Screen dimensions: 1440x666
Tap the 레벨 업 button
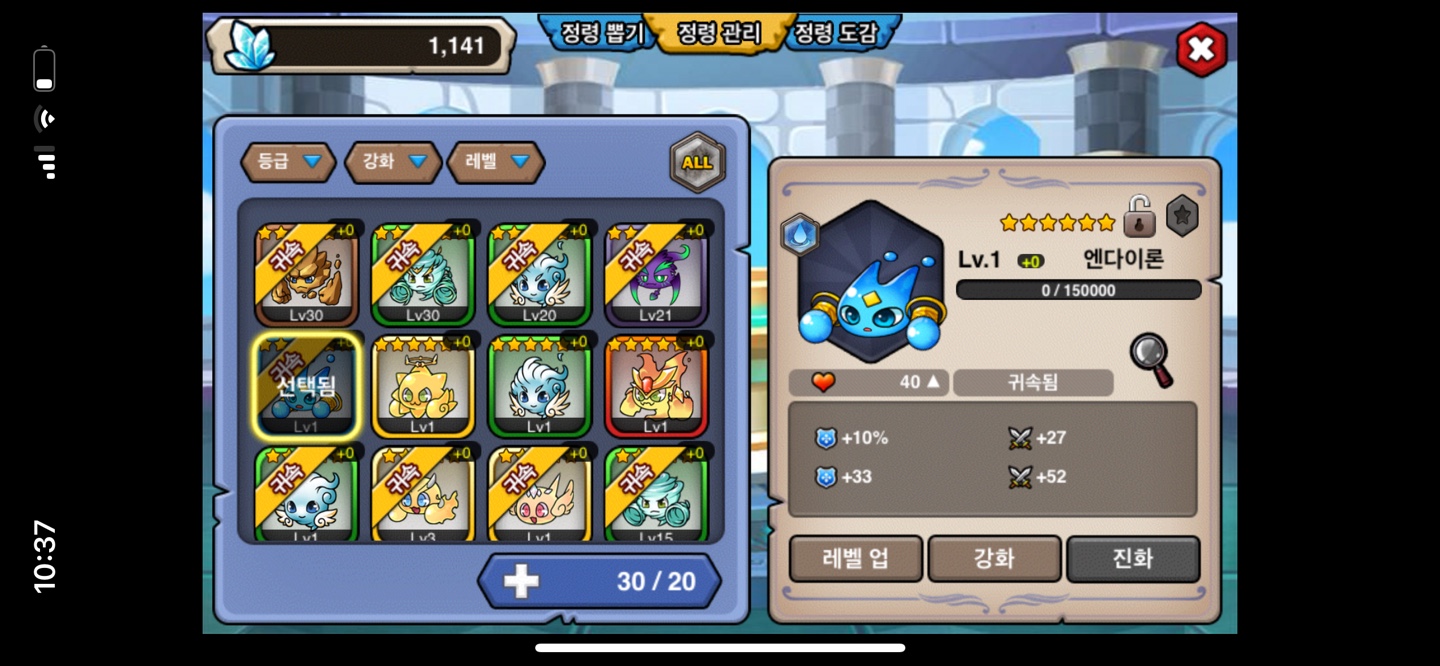click(856, 558)
